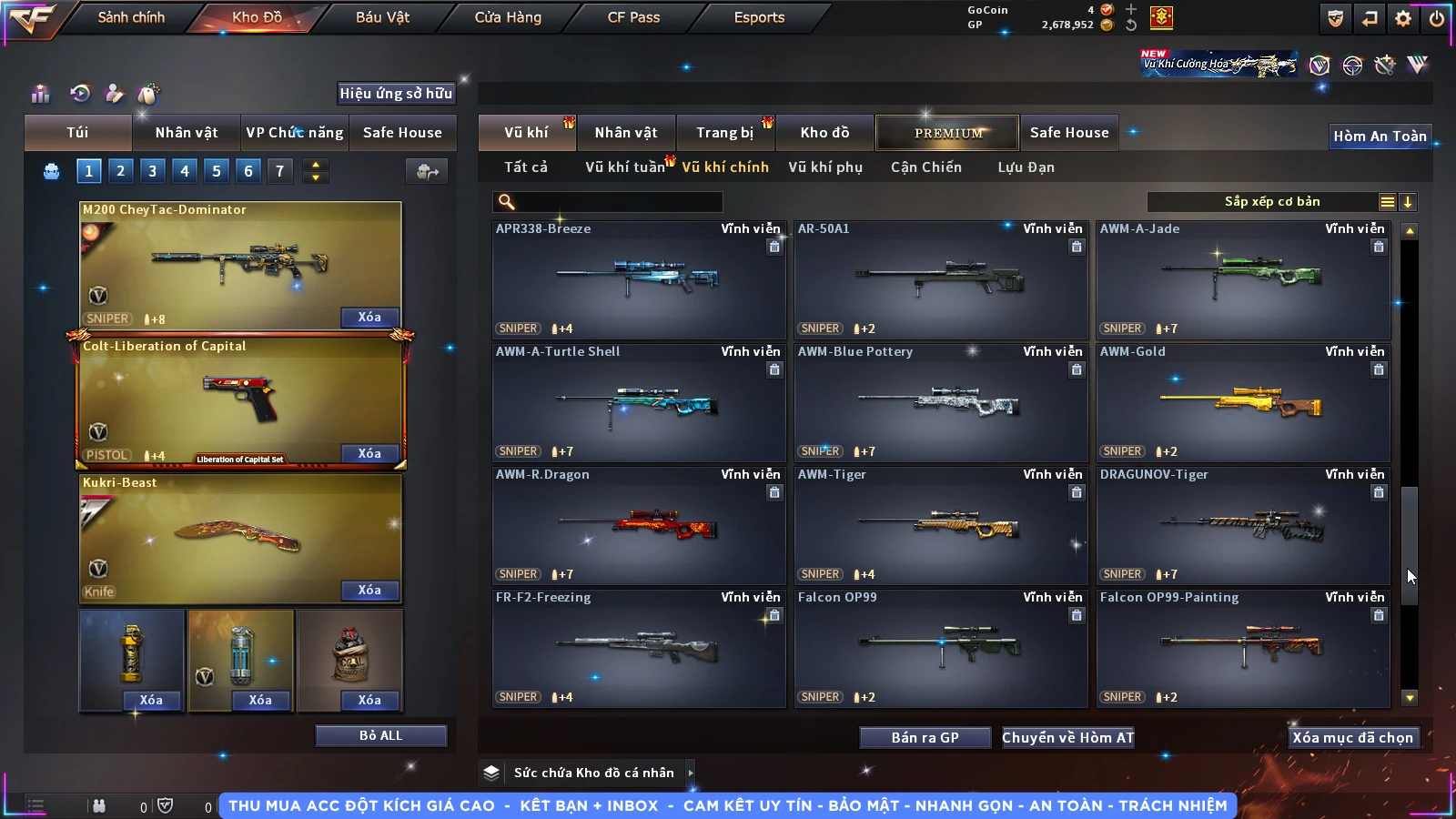The width and height of the screenshot is (1456, 819).
Task: Choose the AWM-R.Dragon sniper rifle
Action: pos(639,525)
